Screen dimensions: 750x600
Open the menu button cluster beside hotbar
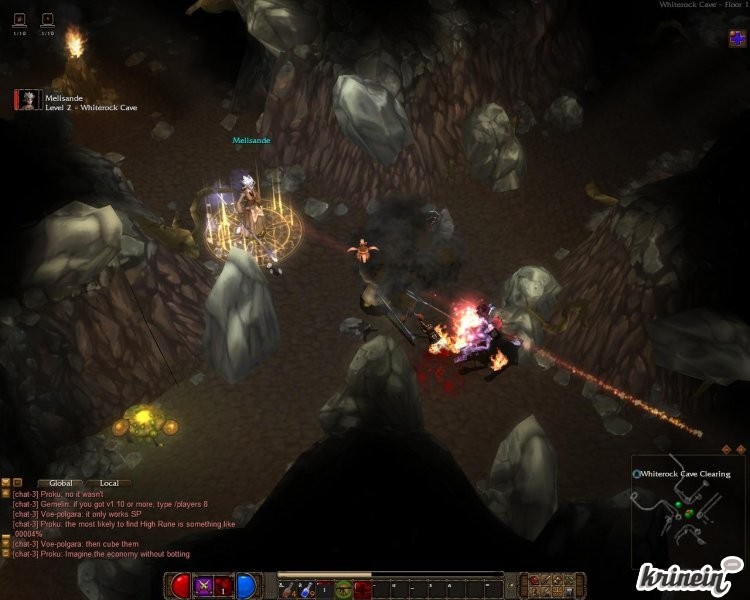[545, 585]
